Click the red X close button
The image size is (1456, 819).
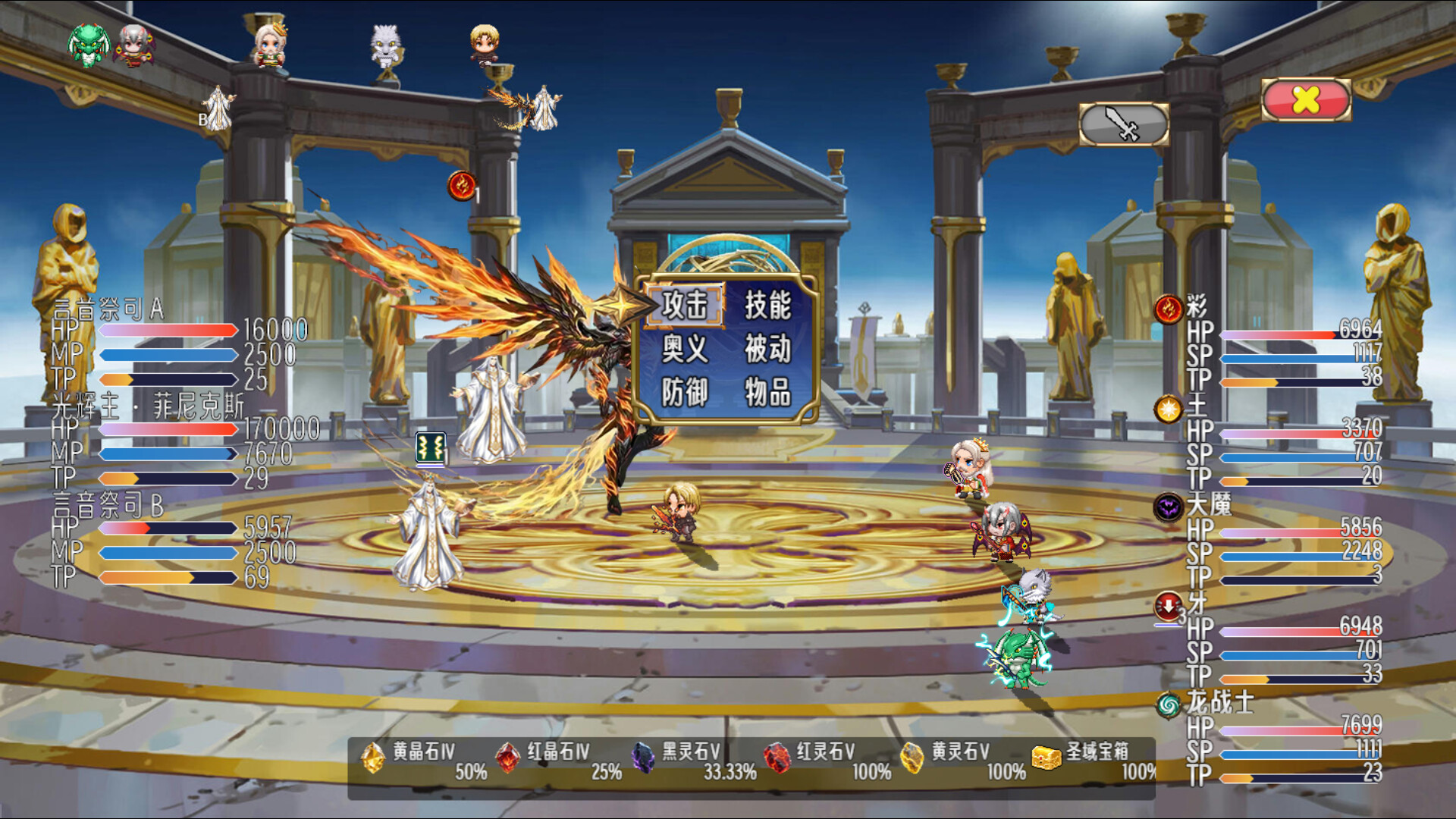coord(1306,99)
